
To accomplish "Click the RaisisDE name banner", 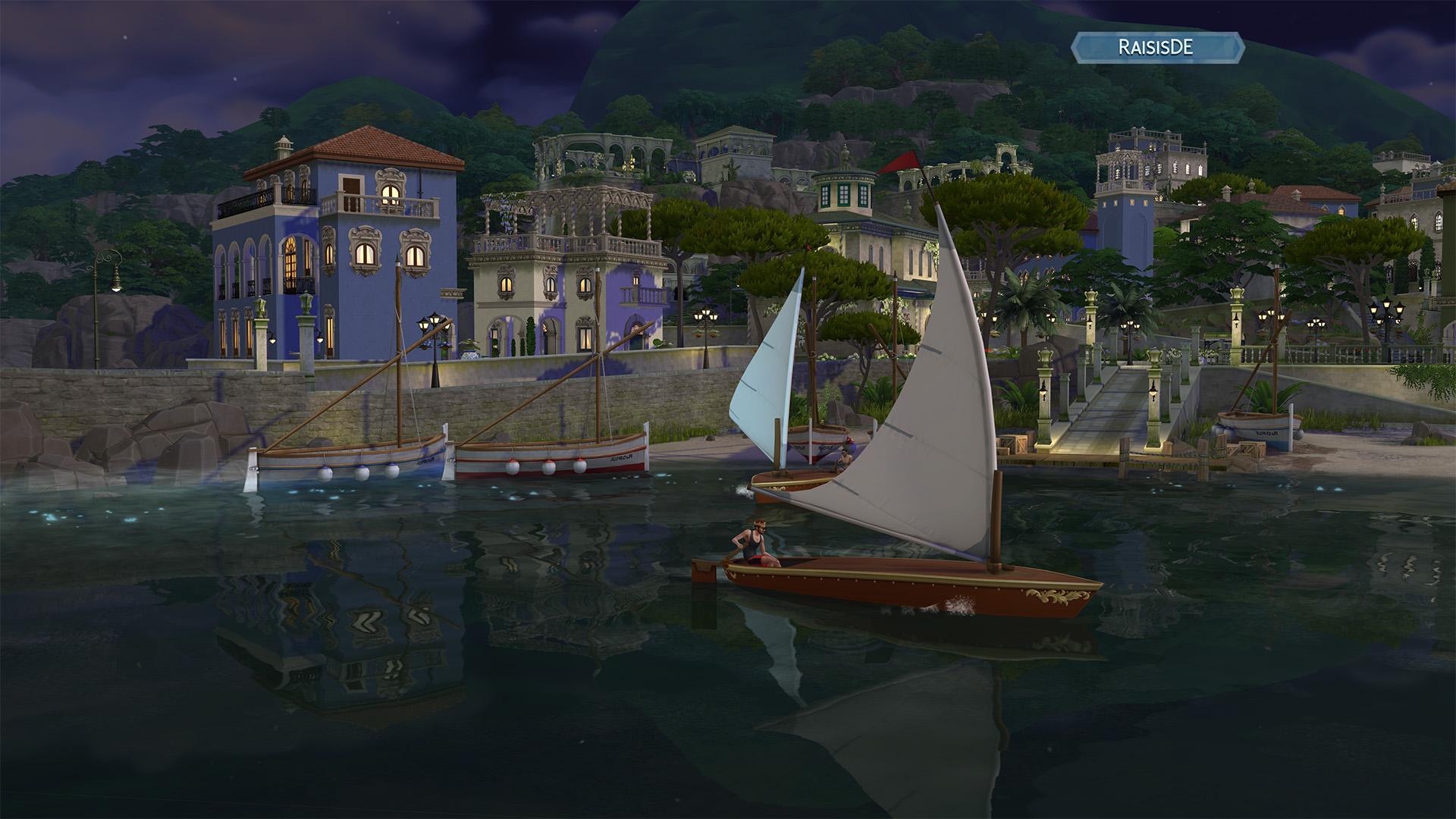I will [x=1156, y=47].
